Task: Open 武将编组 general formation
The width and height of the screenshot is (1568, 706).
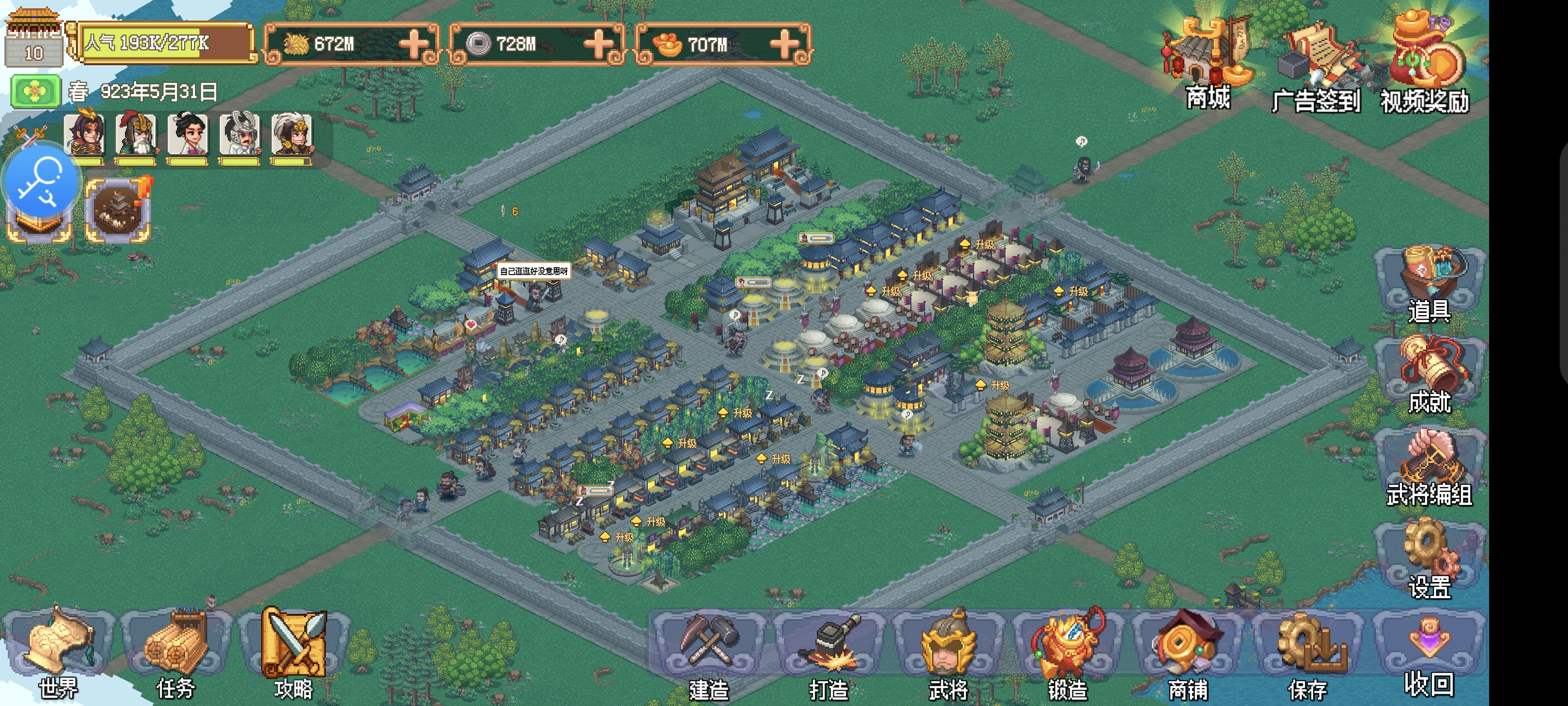Action: click(x=1429, y=466)
